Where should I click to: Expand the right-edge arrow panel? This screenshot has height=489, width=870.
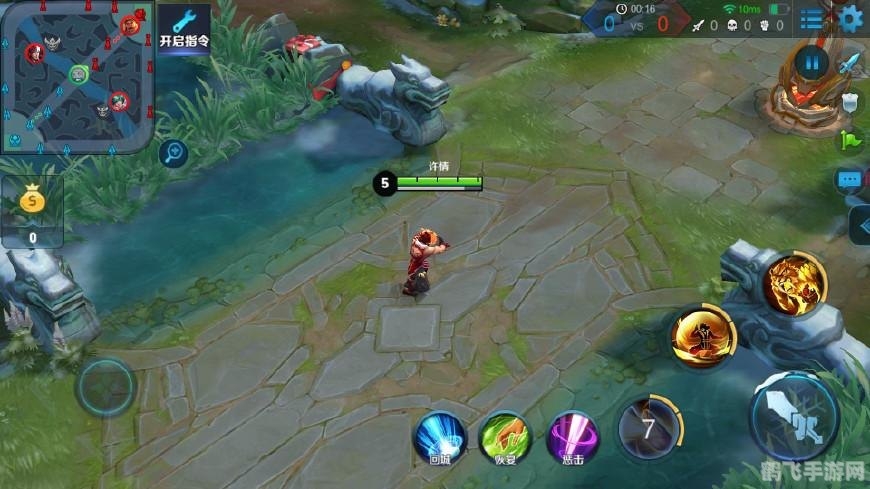tap(859, 225)
